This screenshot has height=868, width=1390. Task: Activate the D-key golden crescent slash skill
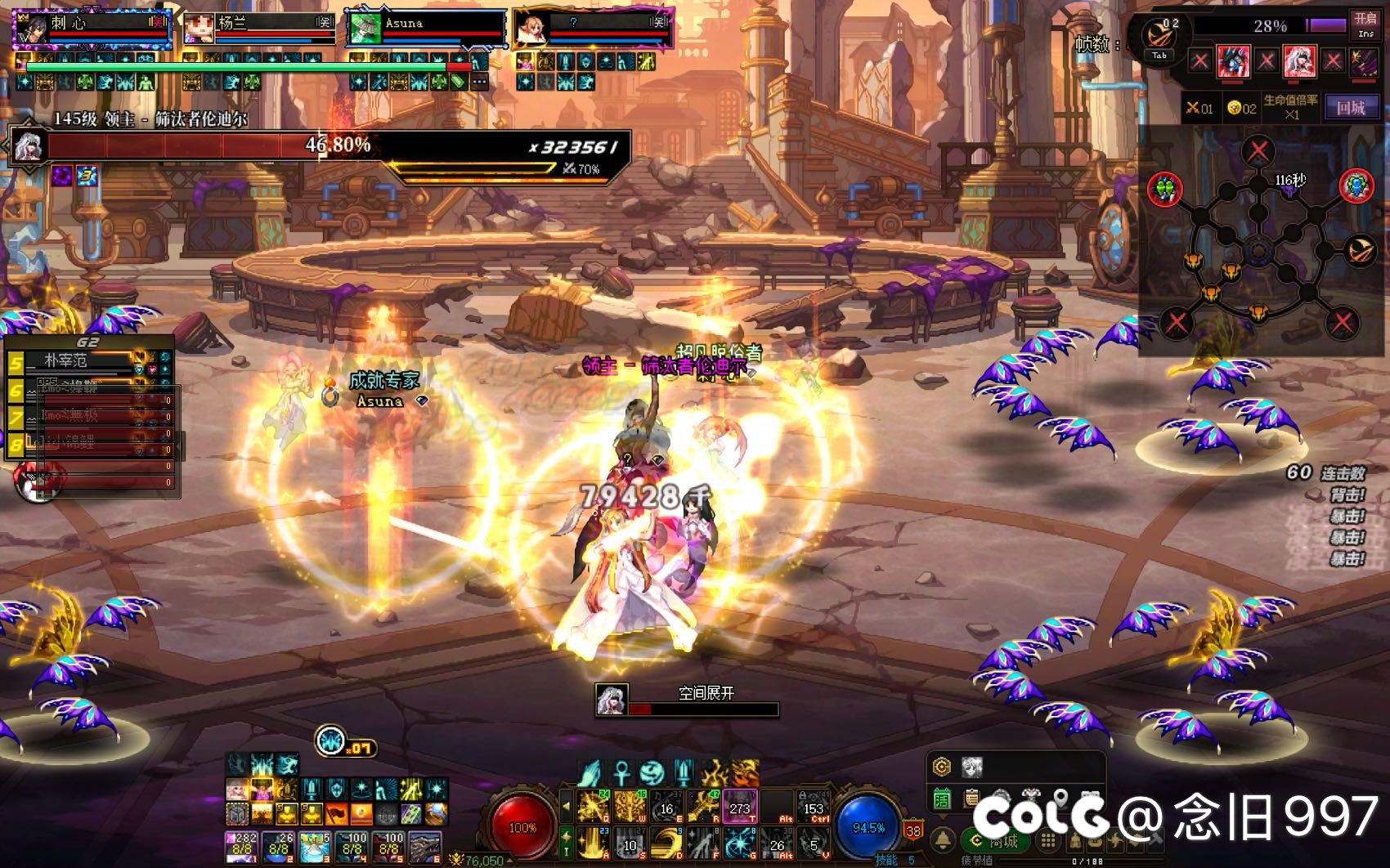point(667,843)
